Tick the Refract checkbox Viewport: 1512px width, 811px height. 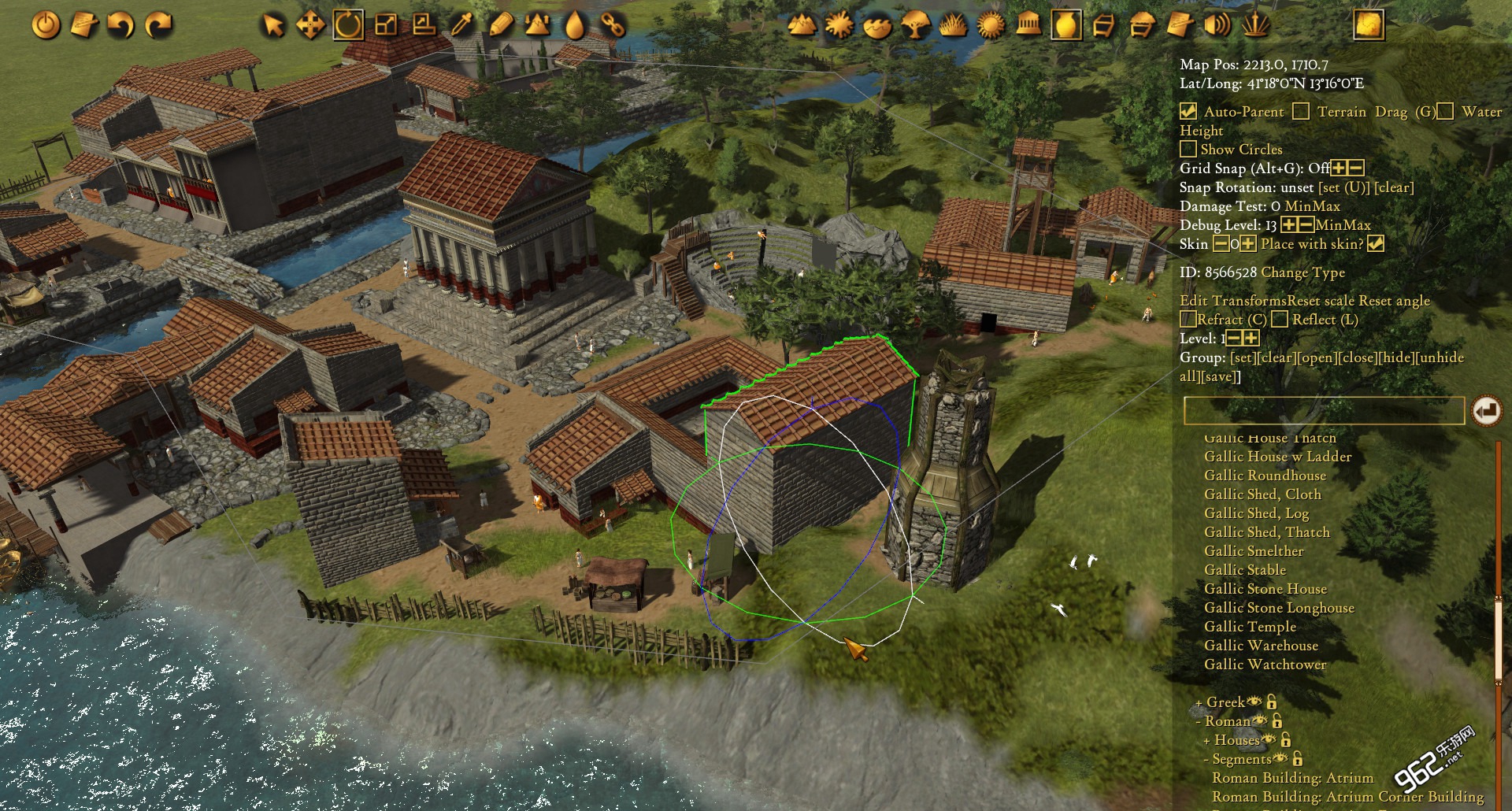tap(1188, 320)
